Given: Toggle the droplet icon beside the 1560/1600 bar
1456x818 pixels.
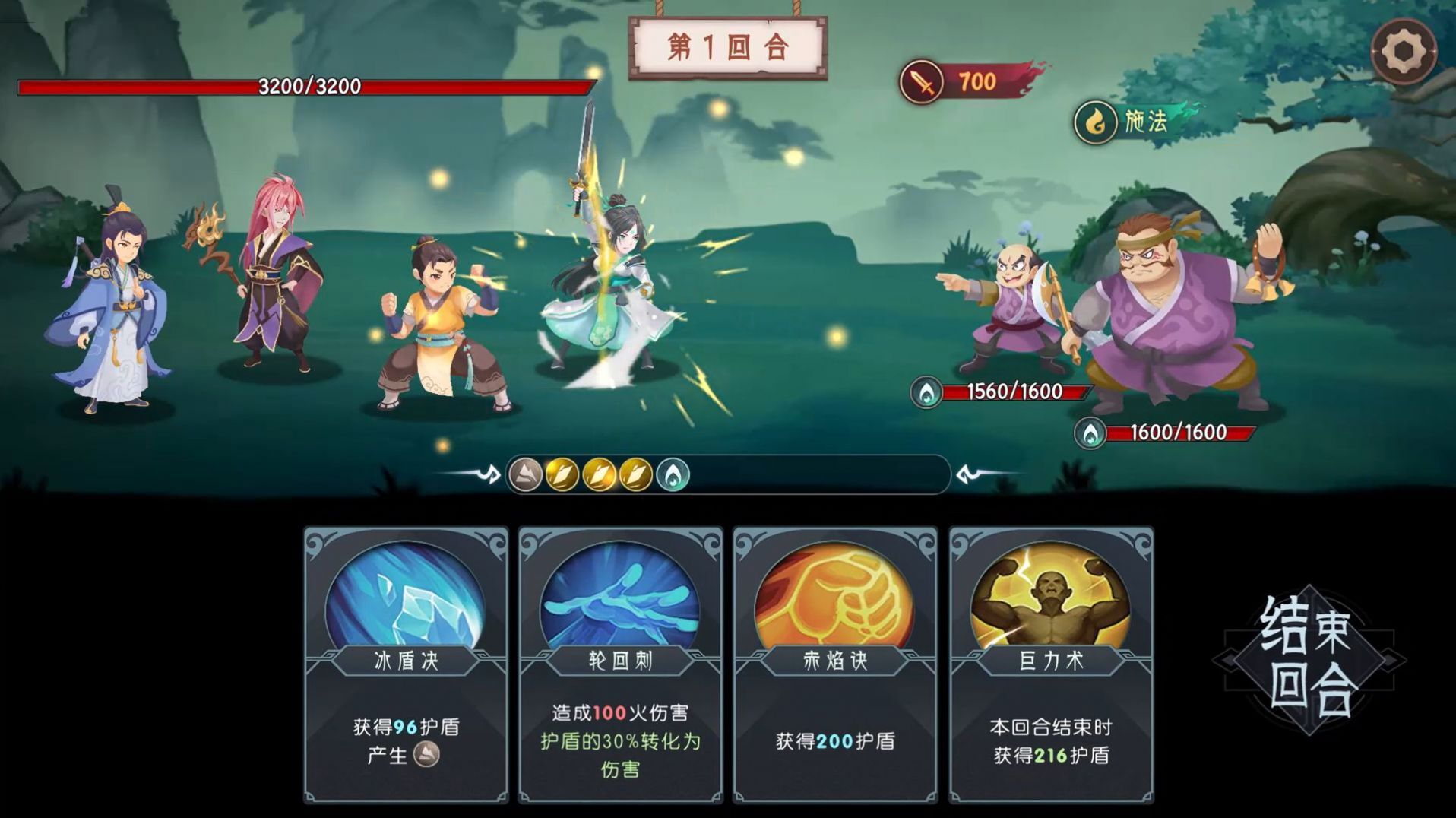Looking at the screenshot, I should click(x=926, y=390).
